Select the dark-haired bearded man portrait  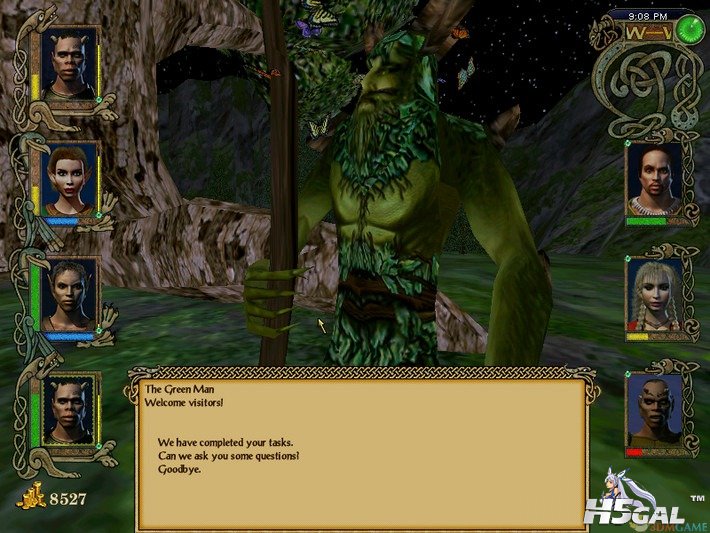coord(655,178)
